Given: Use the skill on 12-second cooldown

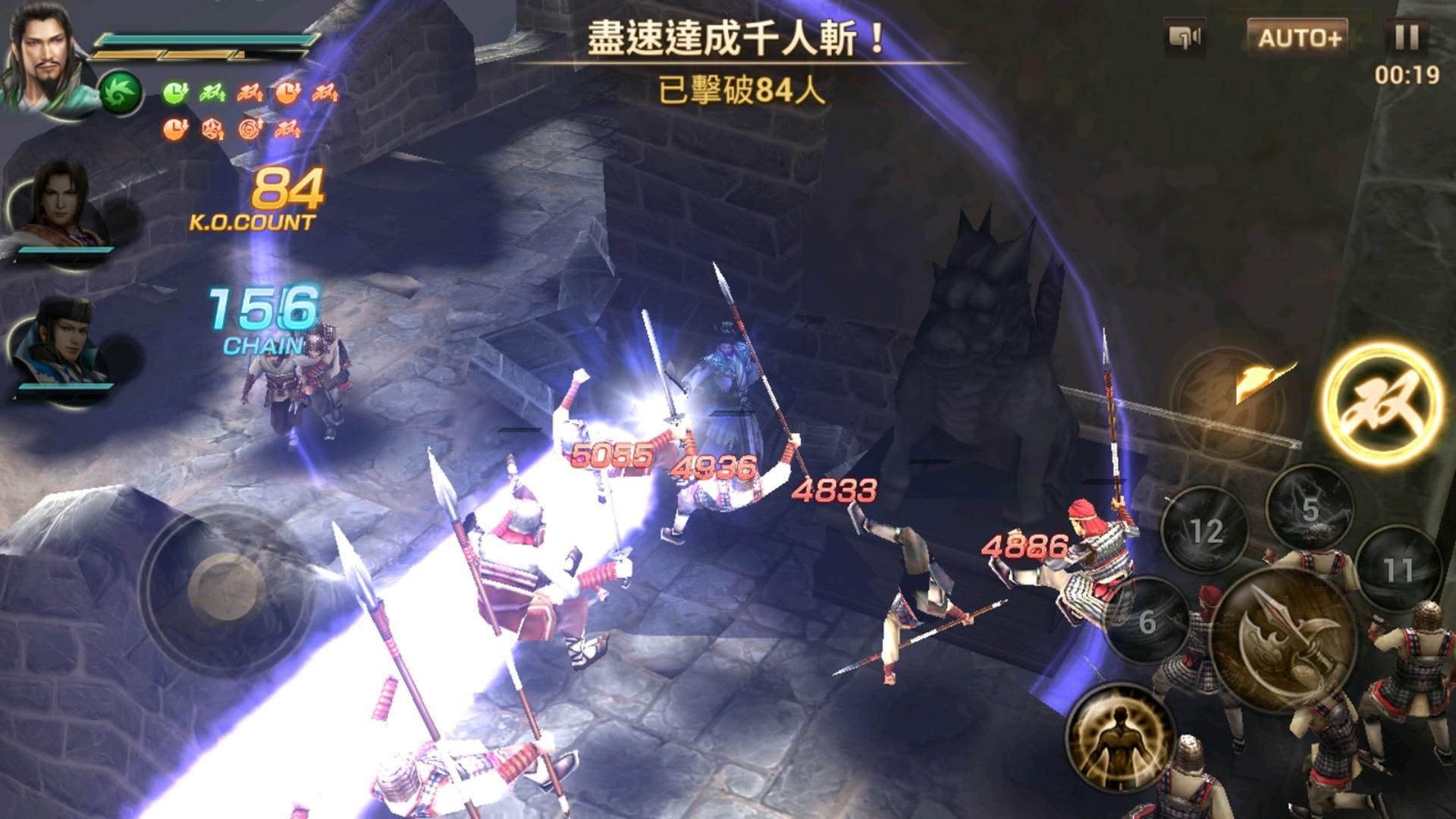Looking at the screenshot, I should (x=1207, y=529).
